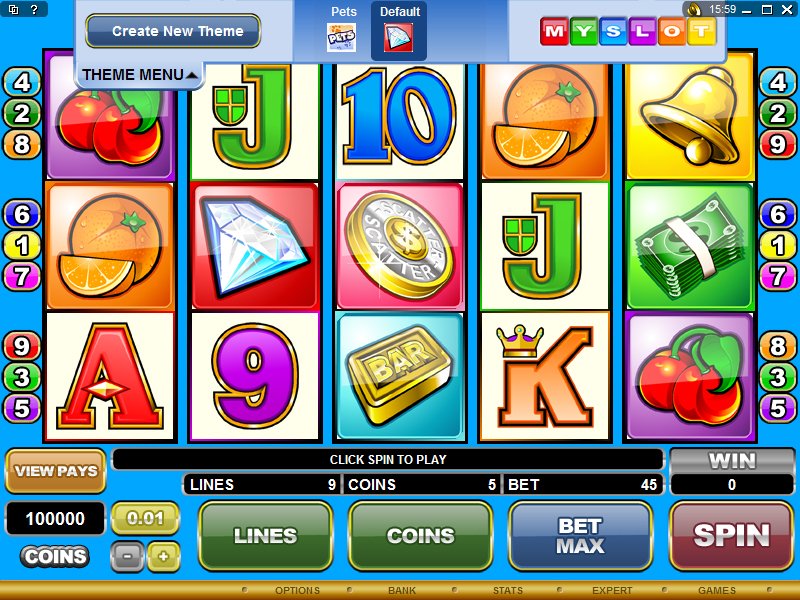Click the 0.01 coin size button
Viewport: 800px width, 600px height.
(x=145, y=518)
